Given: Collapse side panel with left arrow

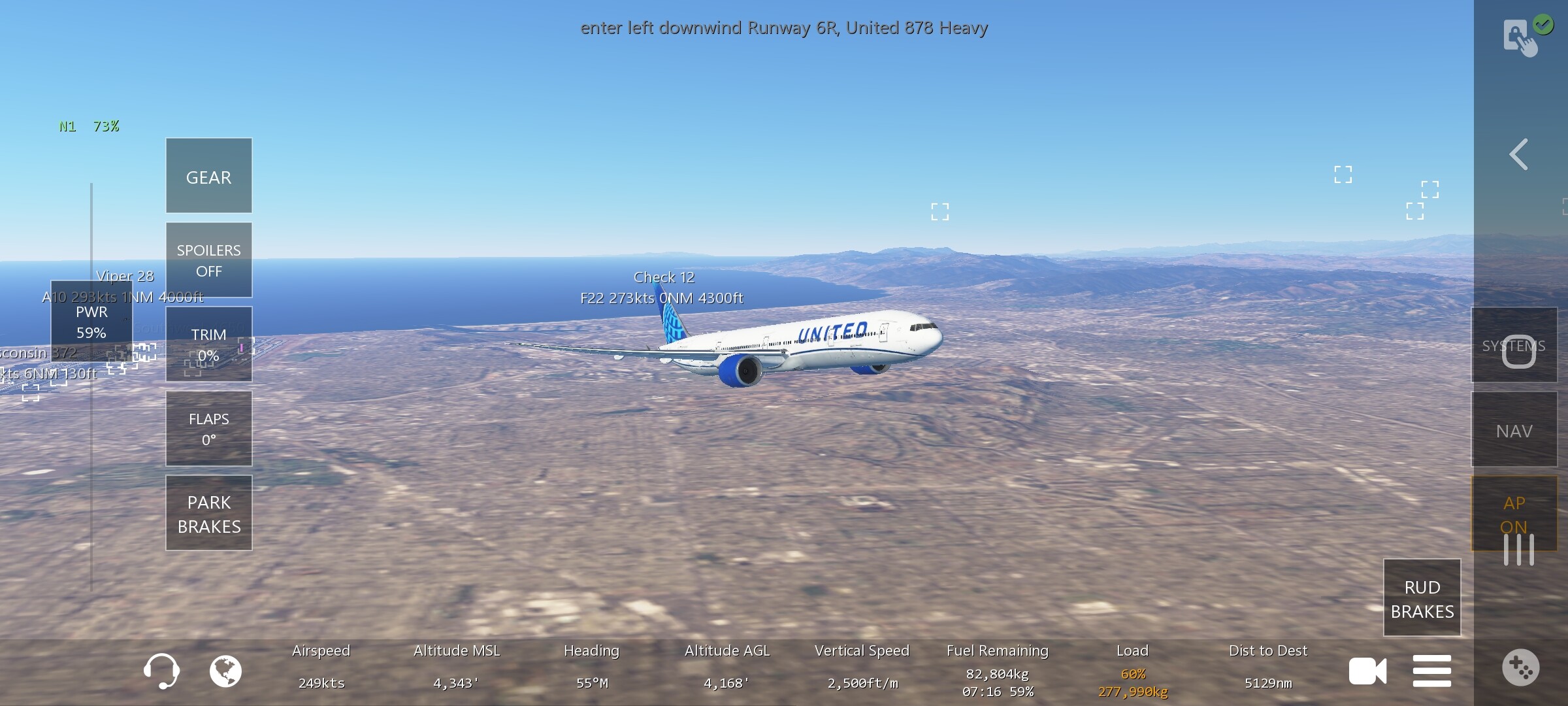Looking at the screenshot, I should [x=1518, y=155].
